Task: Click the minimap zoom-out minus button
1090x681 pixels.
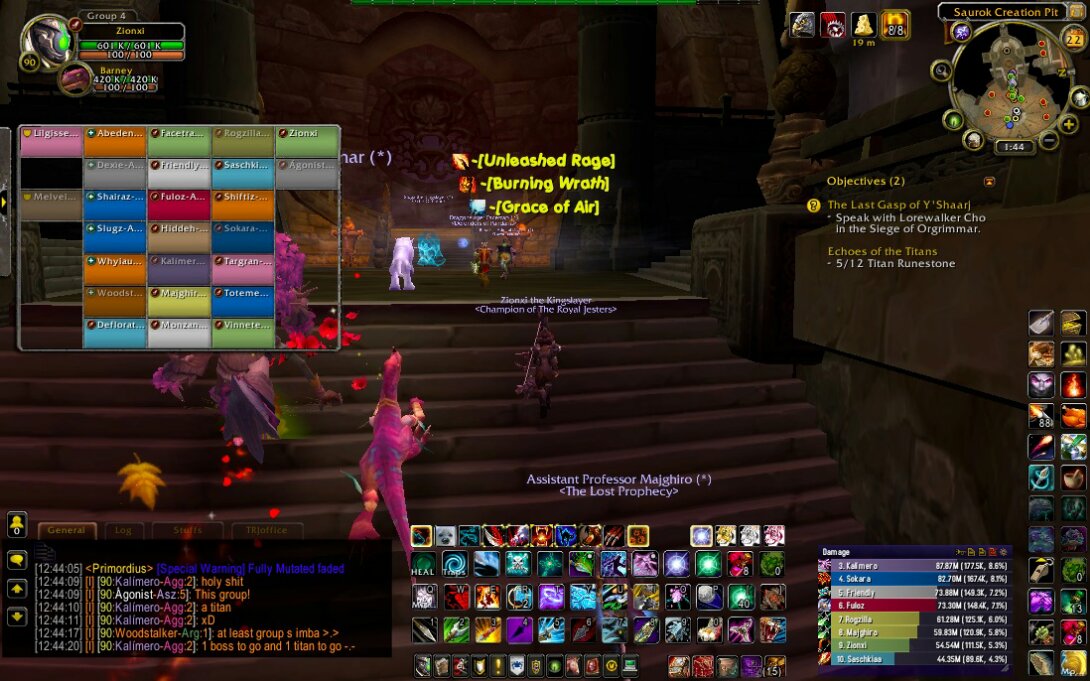Action: (x=1048, y=140)
